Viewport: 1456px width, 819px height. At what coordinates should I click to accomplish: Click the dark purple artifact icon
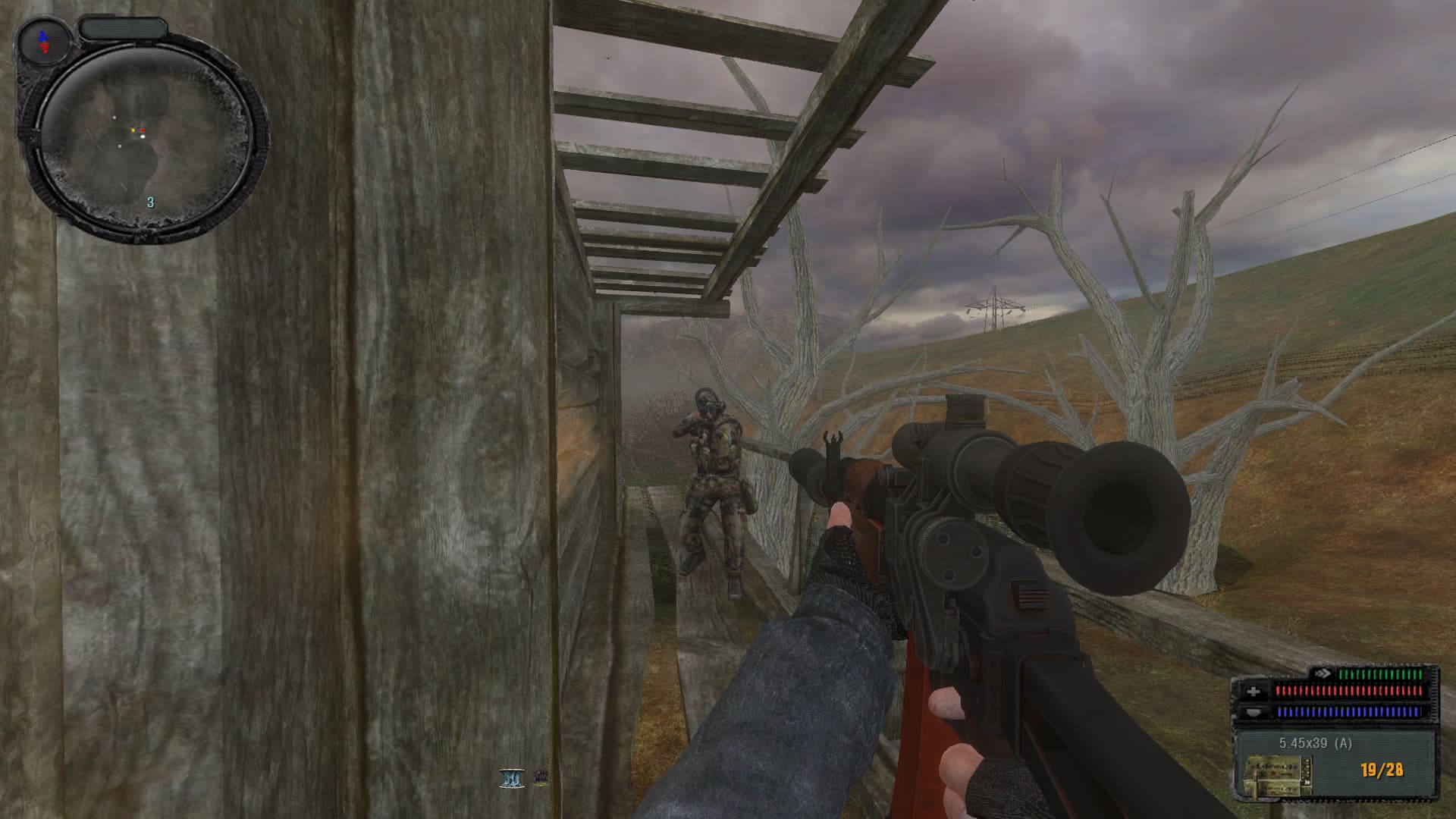541,777
